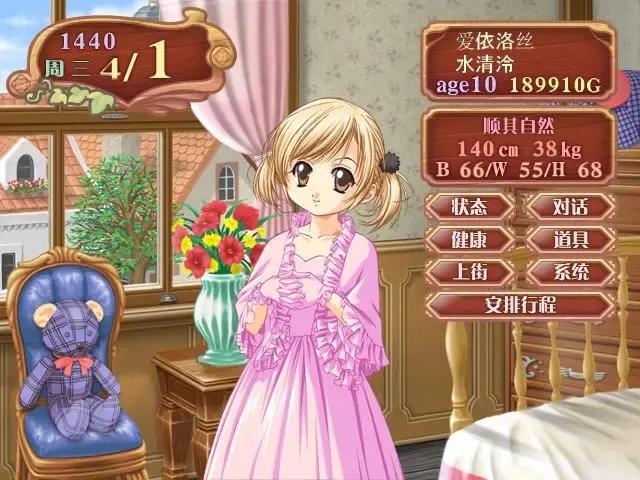Select 上街 to go into town
This screenshot has height=480, width=640.
coord(469,271)
